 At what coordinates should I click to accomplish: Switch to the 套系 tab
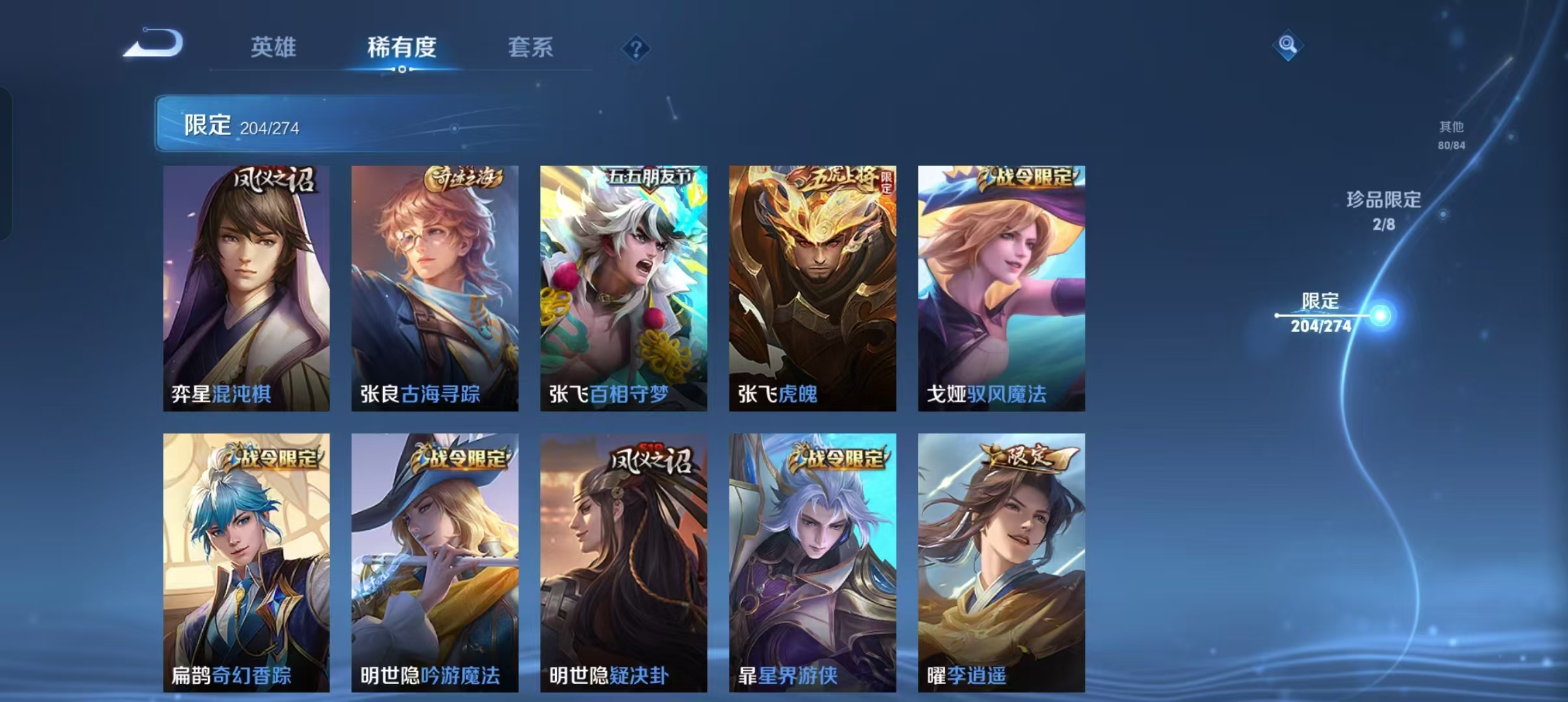coord(530,47)
